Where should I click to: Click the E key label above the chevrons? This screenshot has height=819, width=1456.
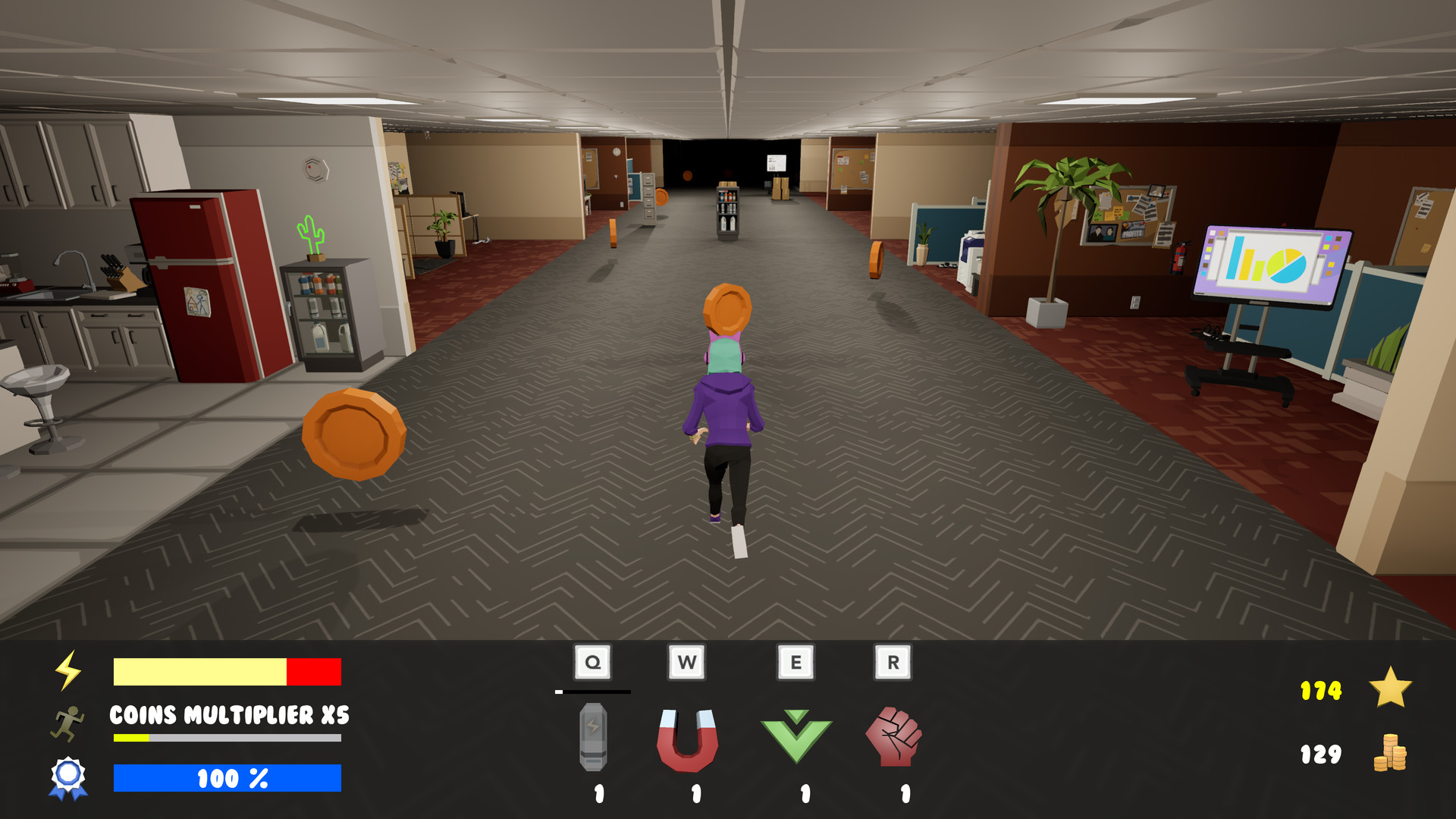click(796, 661)
